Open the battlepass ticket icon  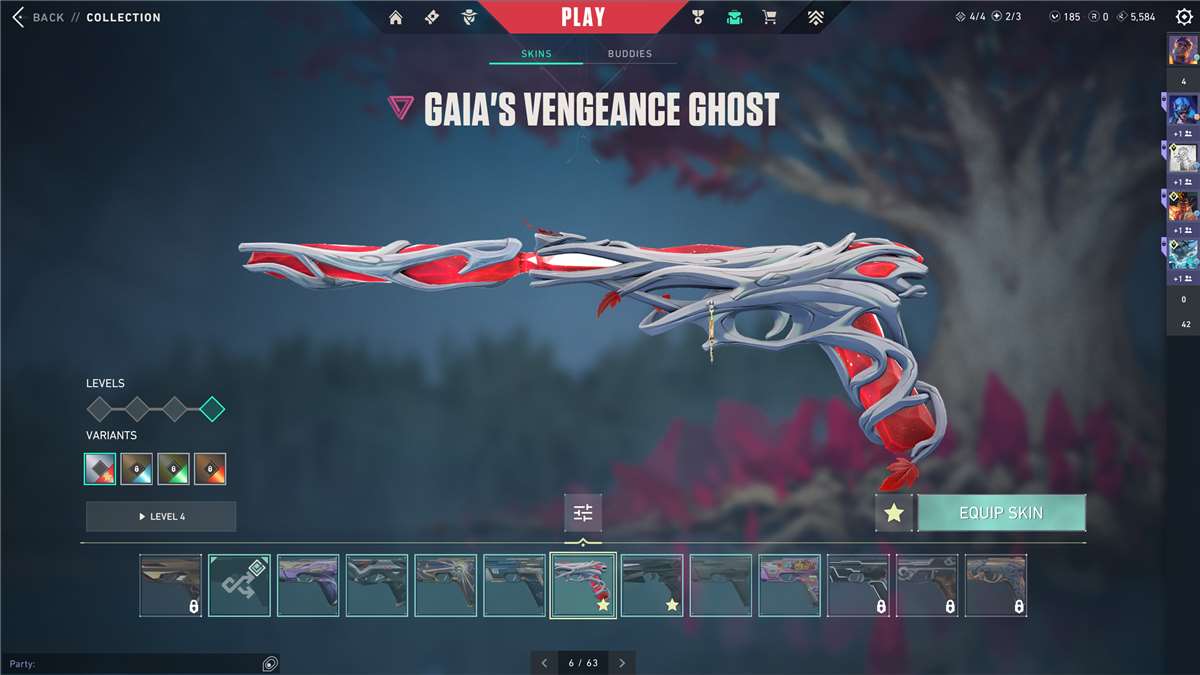coord(432,17)
